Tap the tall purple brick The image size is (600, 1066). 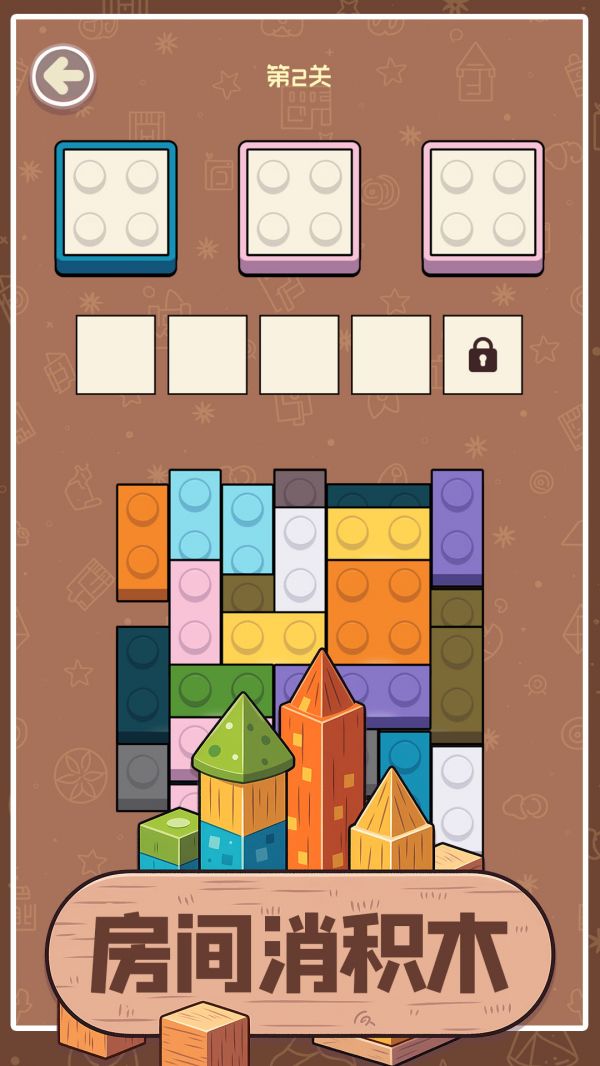457,526
